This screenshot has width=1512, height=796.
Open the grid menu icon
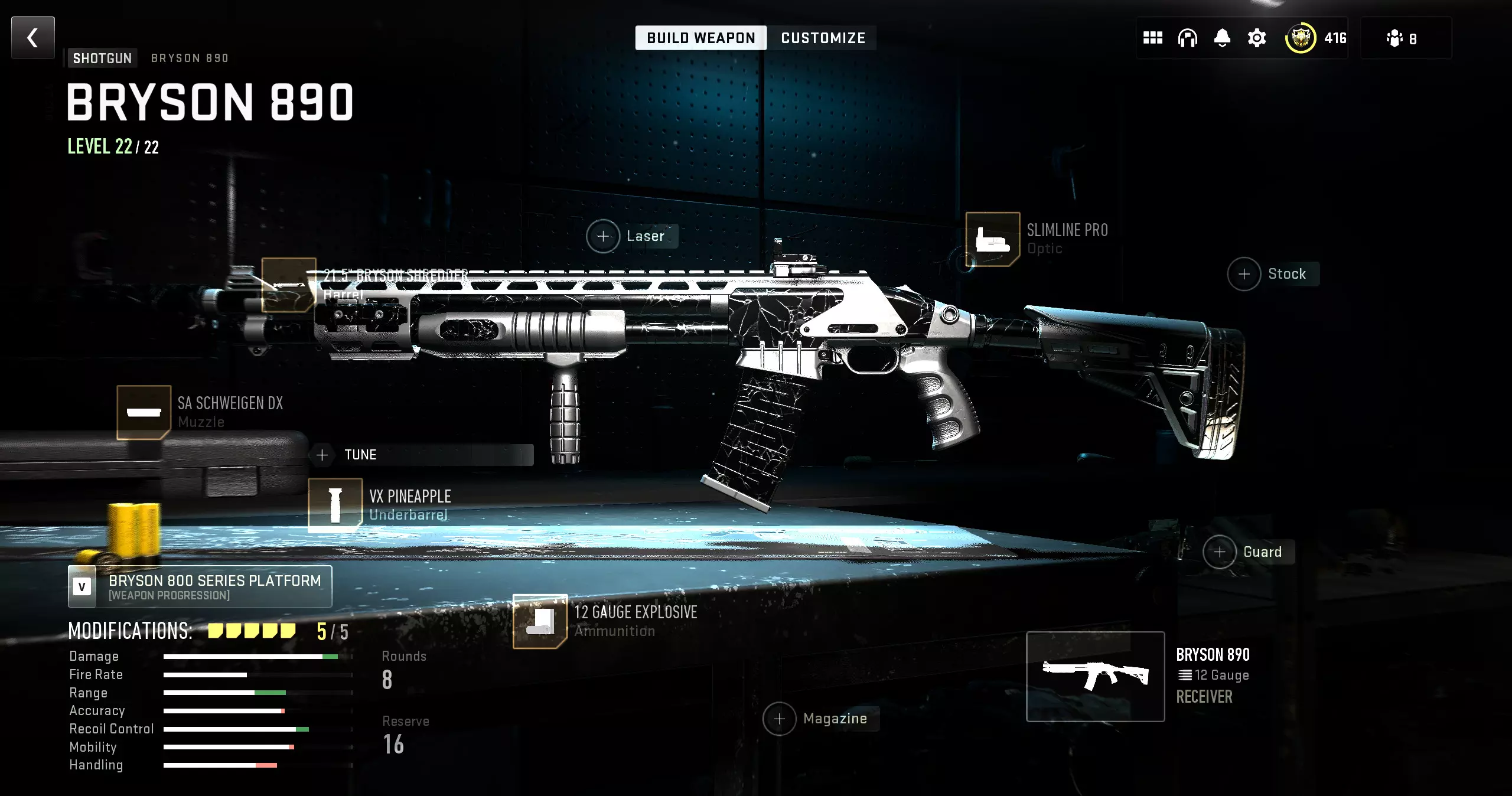pos(1152,38)
